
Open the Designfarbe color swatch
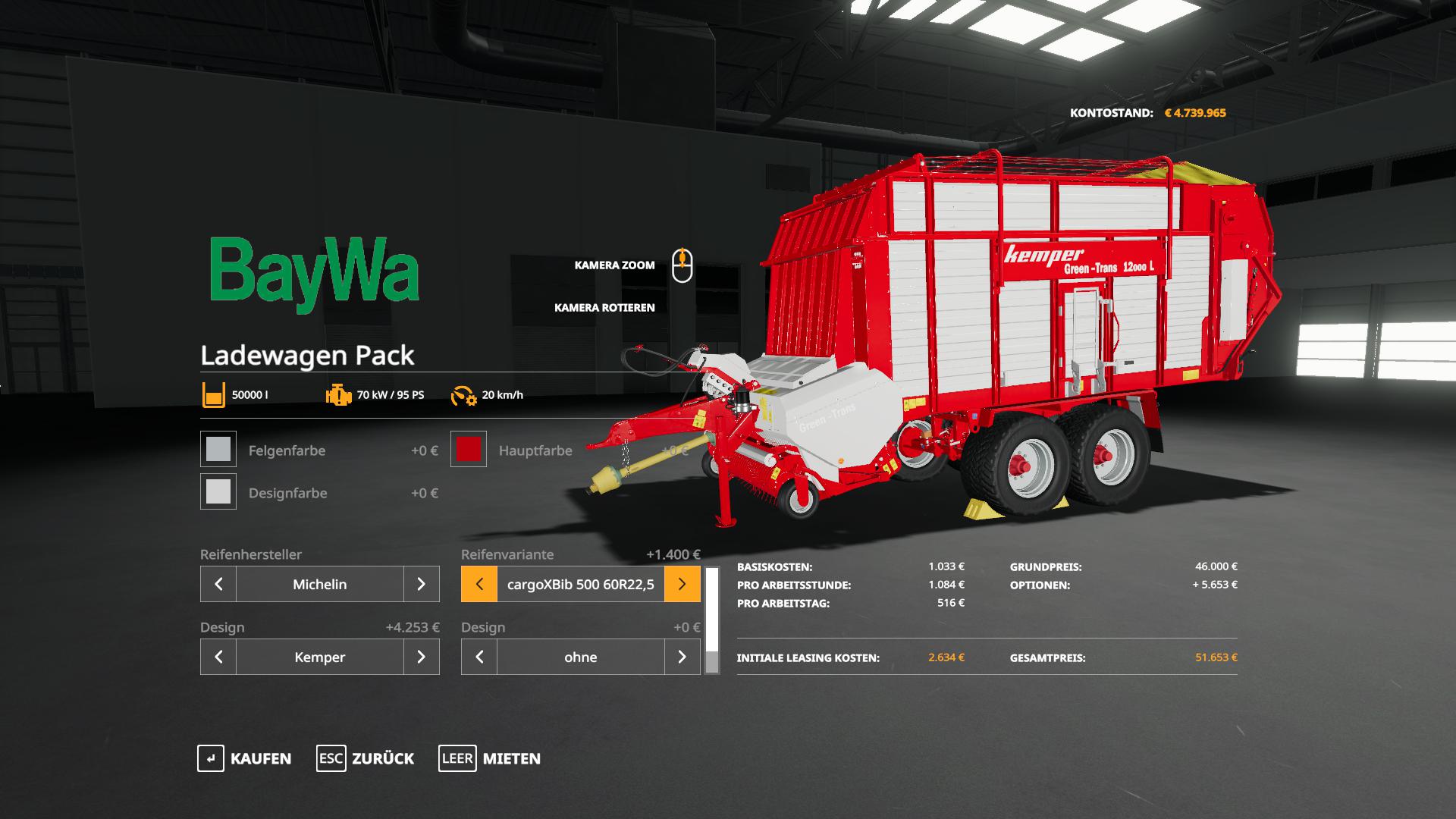click(218, 491)
